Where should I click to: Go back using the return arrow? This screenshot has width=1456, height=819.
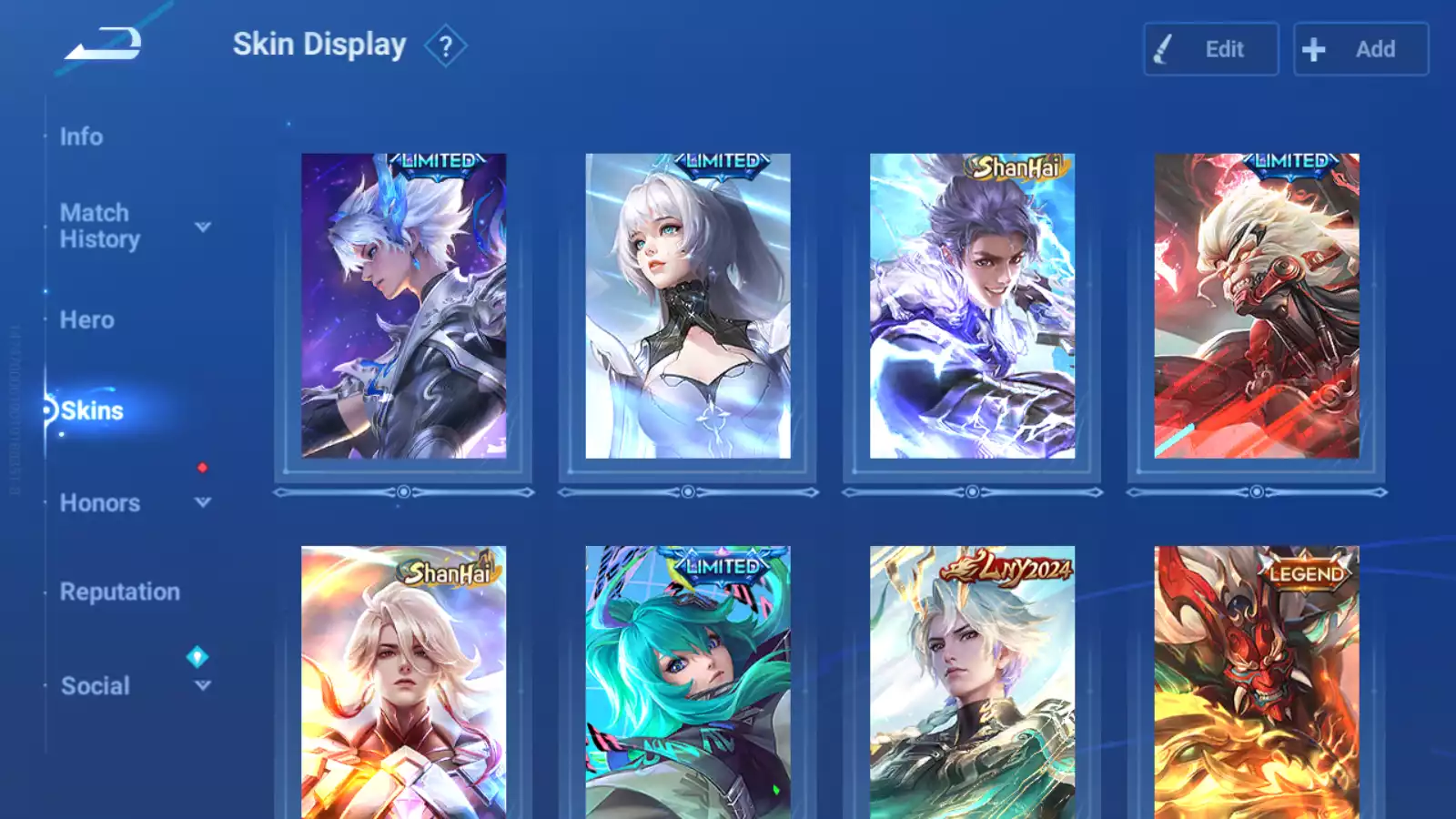[103, 44]
